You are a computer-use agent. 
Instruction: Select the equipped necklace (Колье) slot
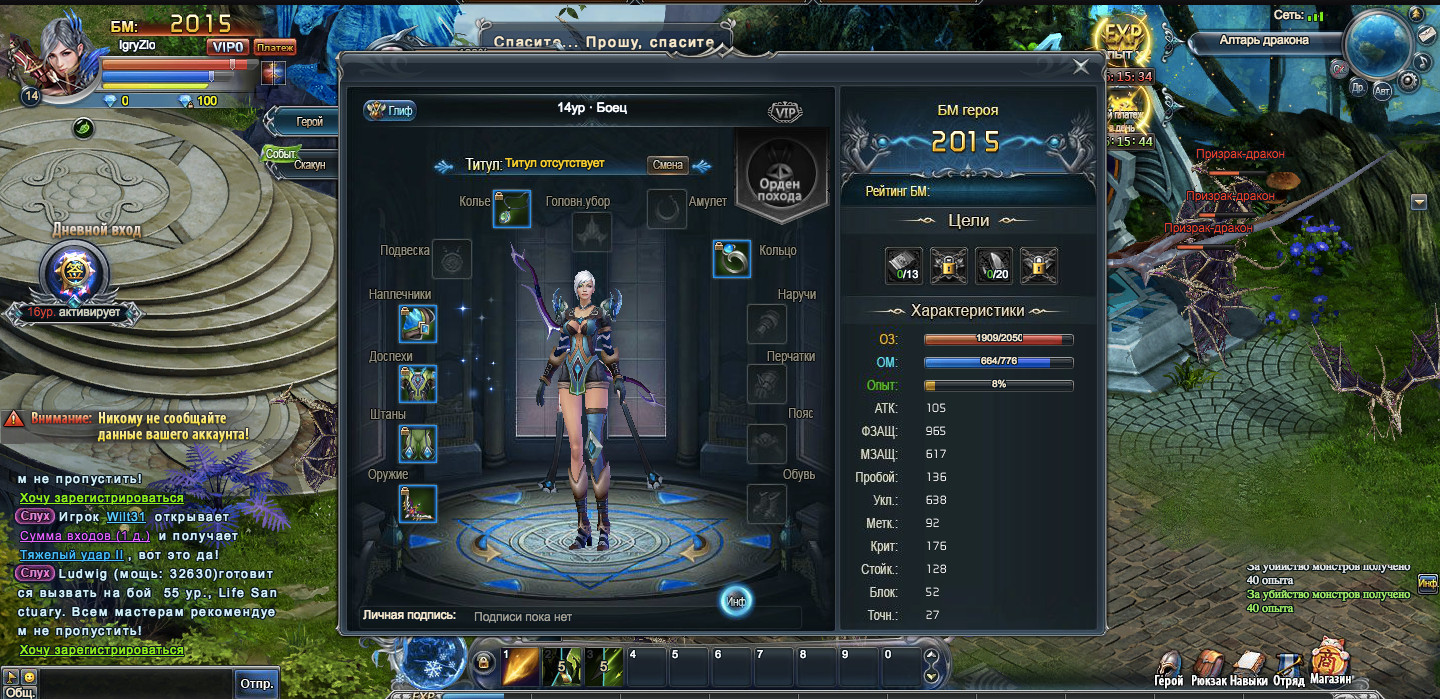tap(511, 209)
